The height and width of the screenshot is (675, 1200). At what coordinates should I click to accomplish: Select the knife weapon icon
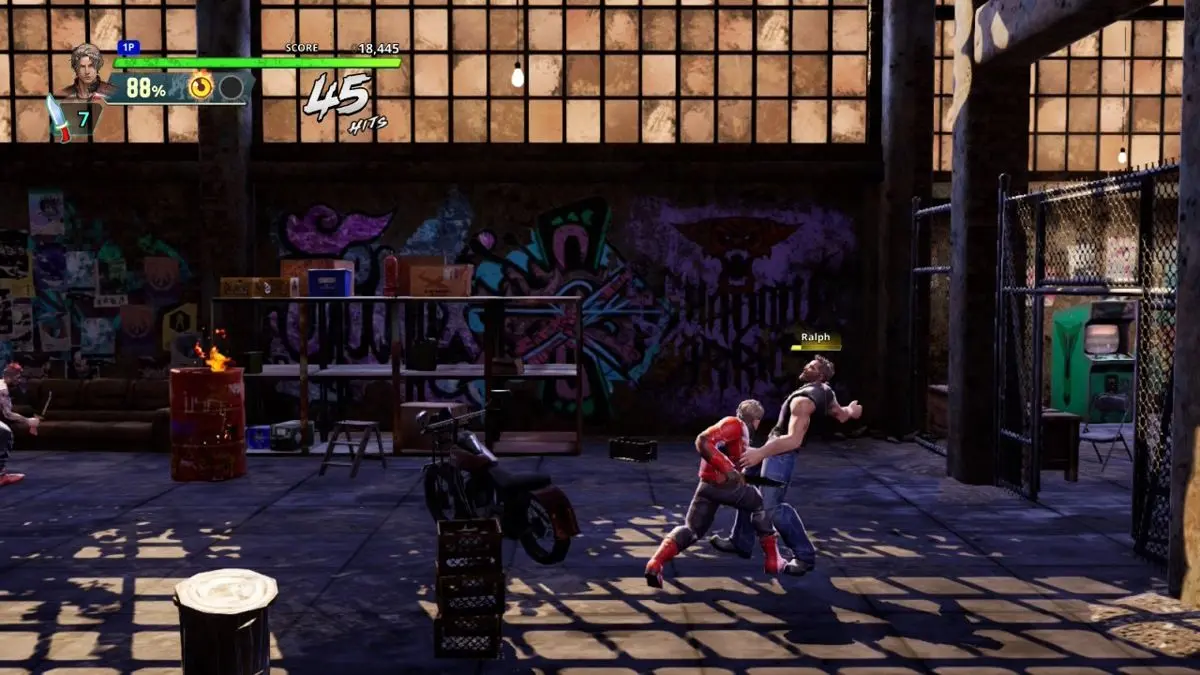[59, 118]
